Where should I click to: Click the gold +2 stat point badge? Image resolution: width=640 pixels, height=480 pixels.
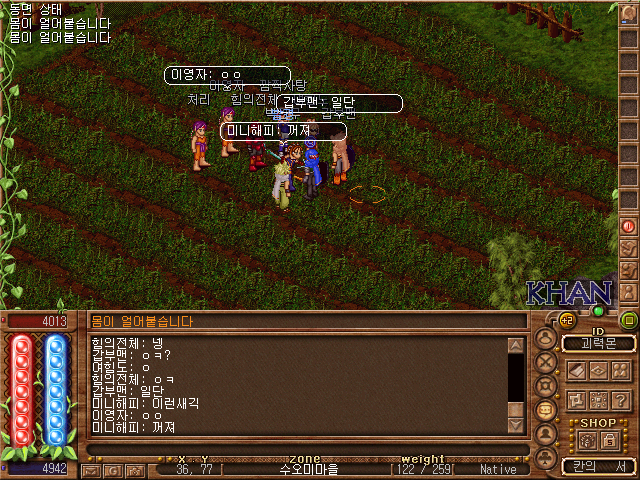coord(567,320)
